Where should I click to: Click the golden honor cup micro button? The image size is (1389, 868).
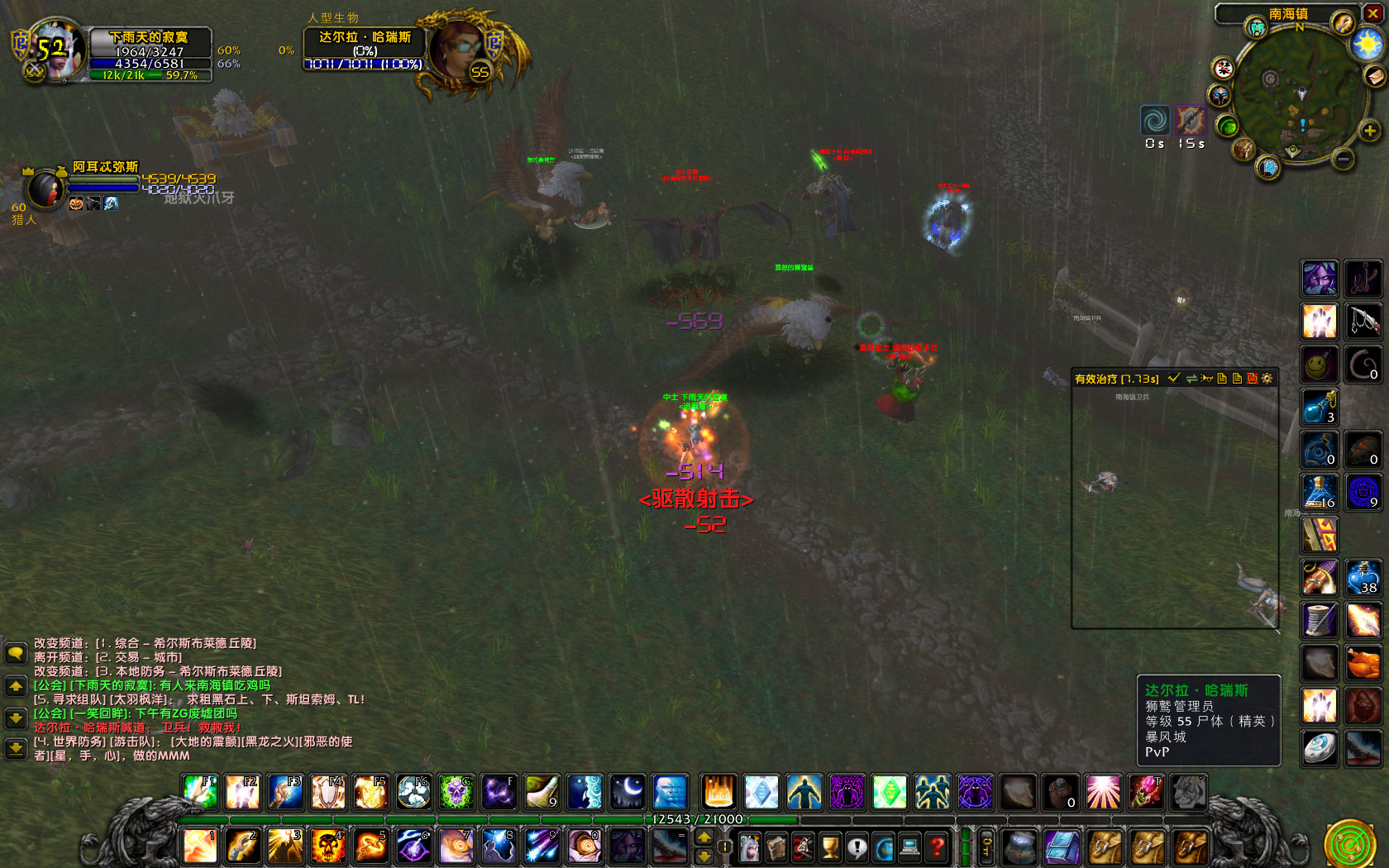click(829, 847)
